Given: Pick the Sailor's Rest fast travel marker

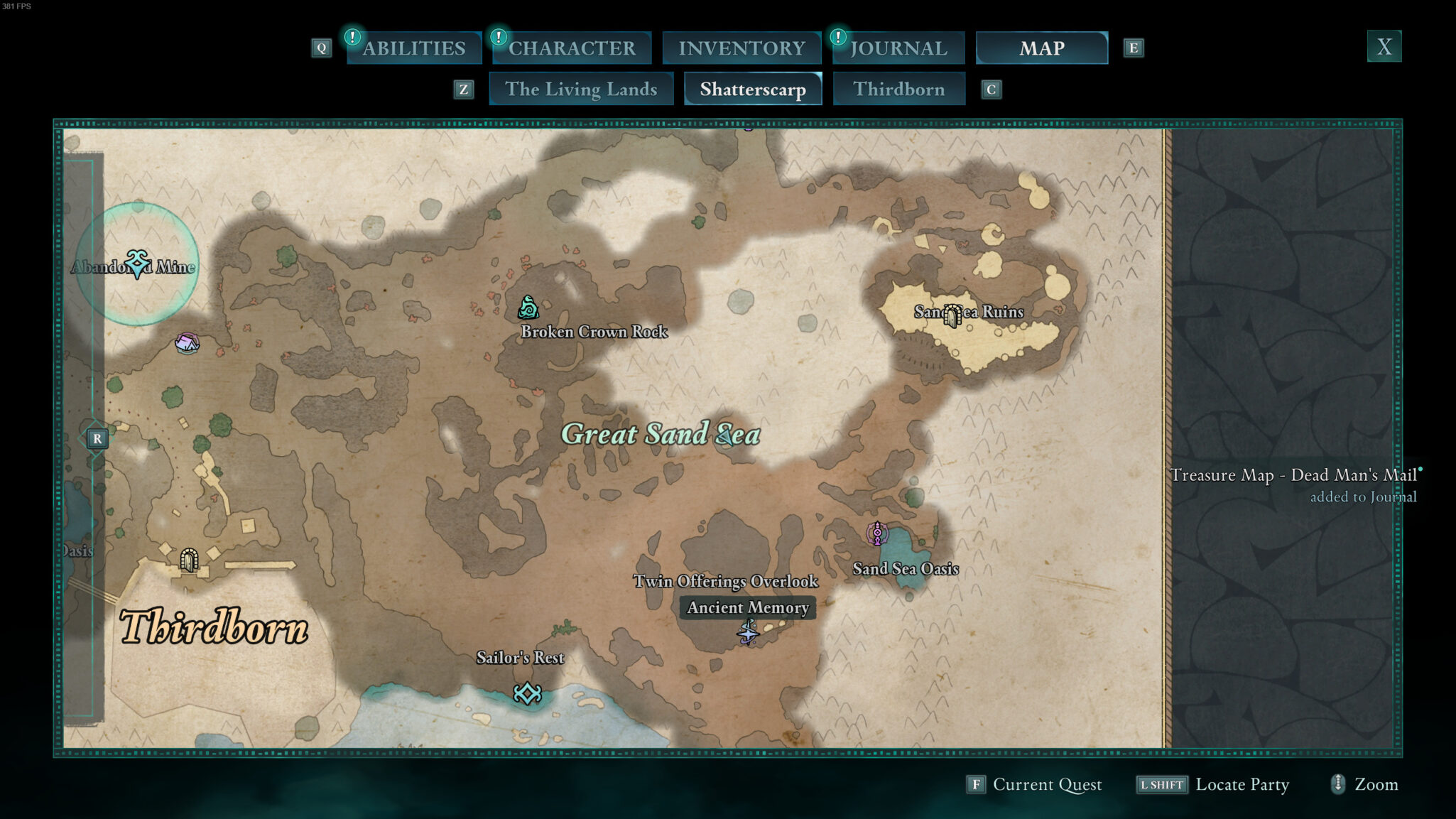Looking at the screenshot, I should coord(527,693).
